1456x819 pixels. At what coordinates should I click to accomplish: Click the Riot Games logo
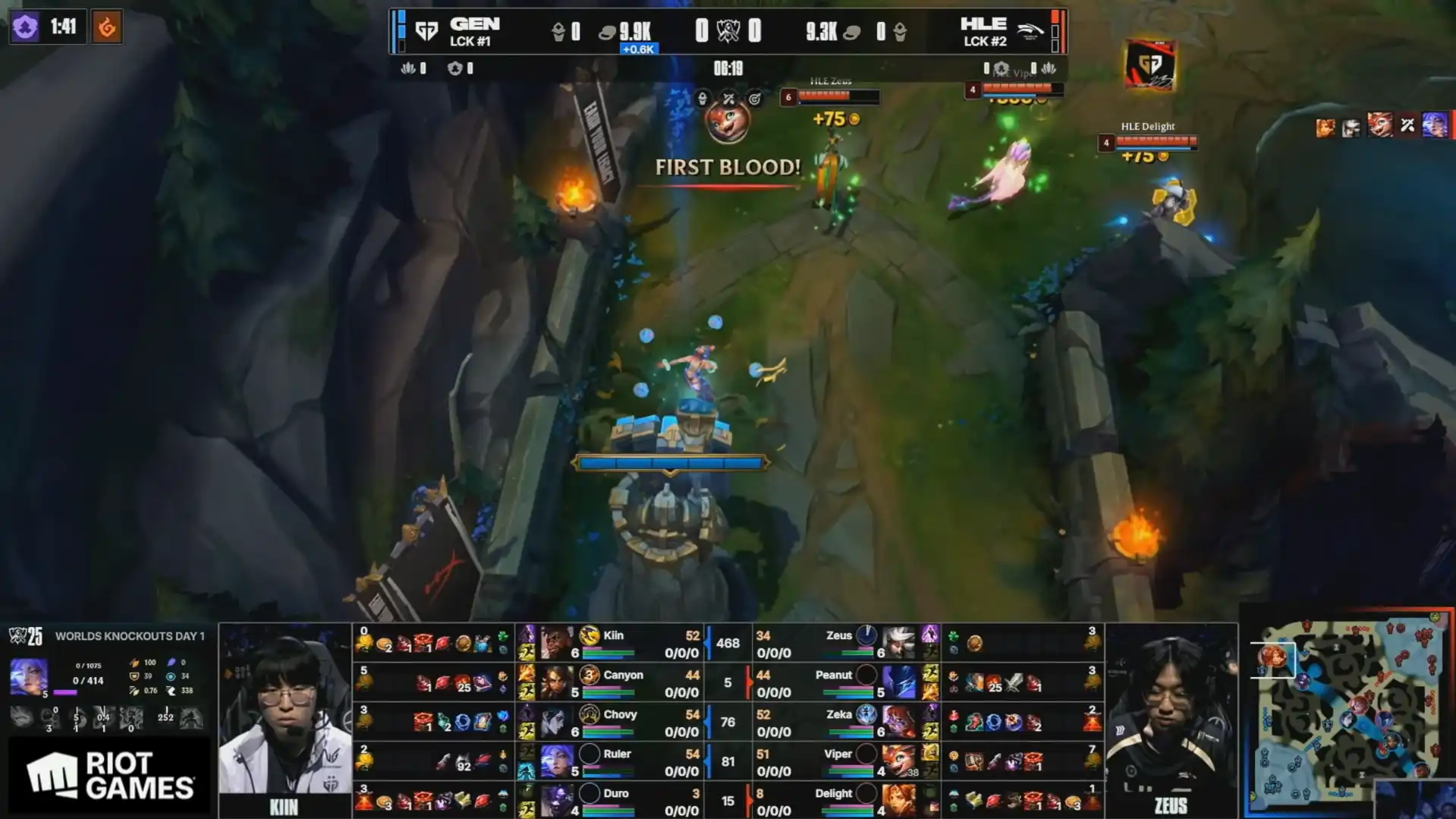coord(109,775)
